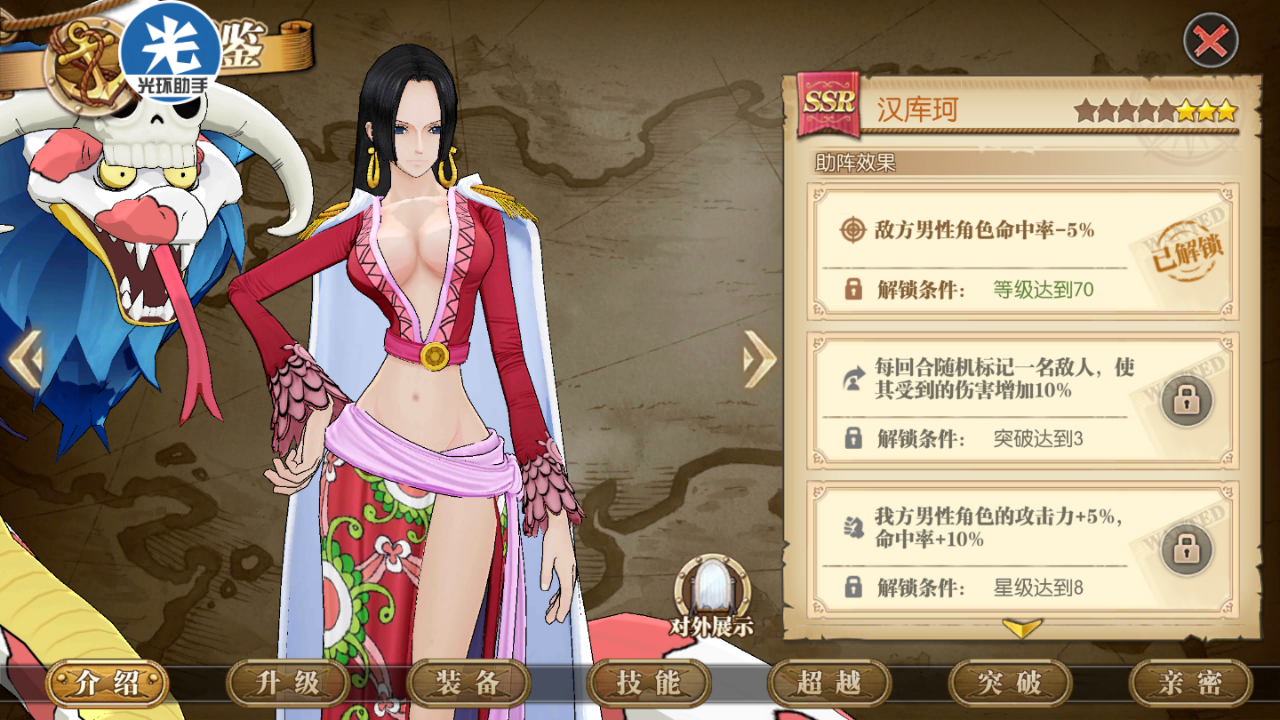Screen dimensions: 1280x720
Task: Switch to the 介绍 tab
Action: (107, 683)
